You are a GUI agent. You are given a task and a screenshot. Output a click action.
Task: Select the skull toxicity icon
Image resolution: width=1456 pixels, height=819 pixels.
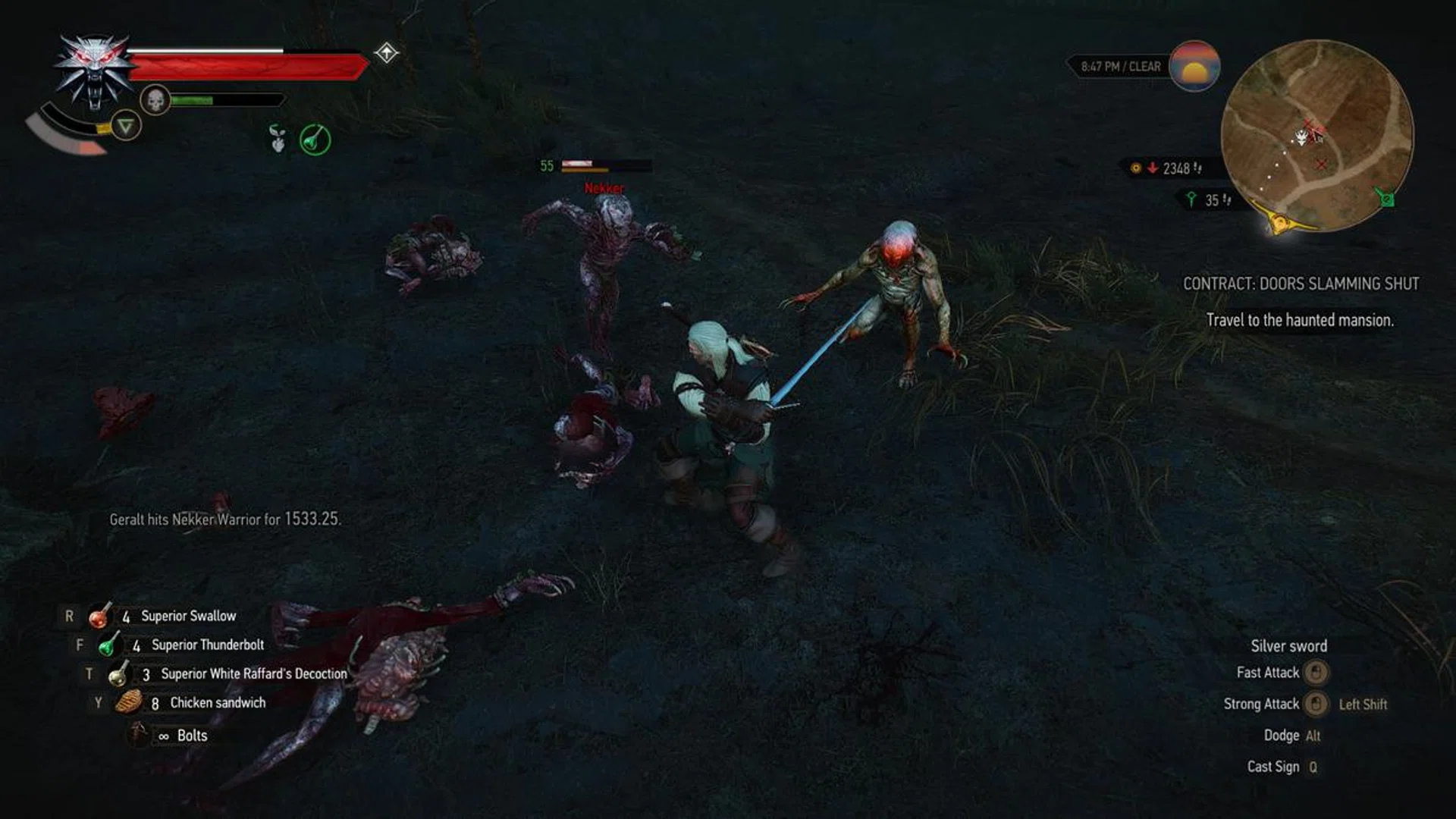[x=155, y=100]
